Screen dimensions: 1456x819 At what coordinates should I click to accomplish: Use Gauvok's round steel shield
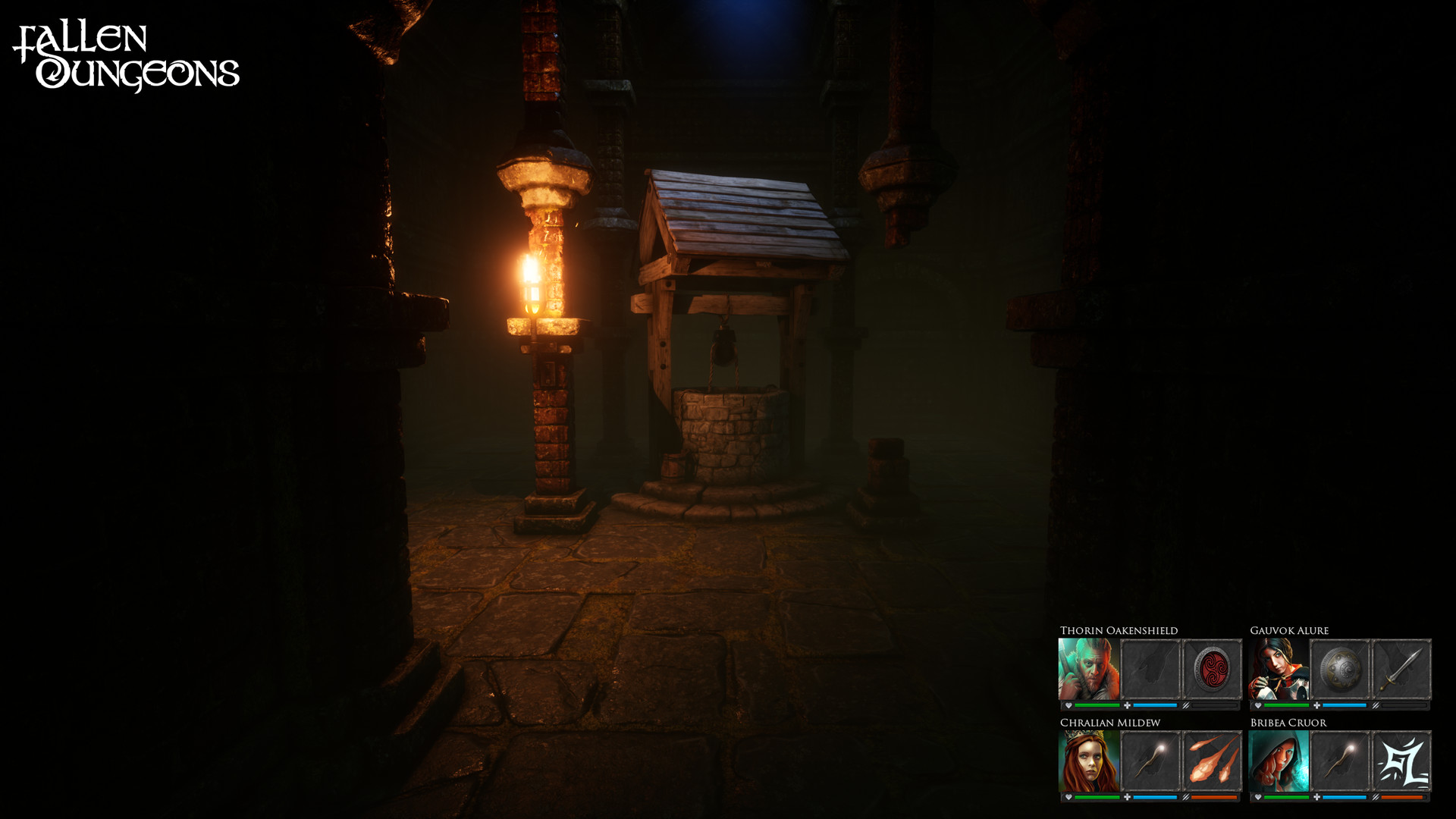click(1340, 669)
